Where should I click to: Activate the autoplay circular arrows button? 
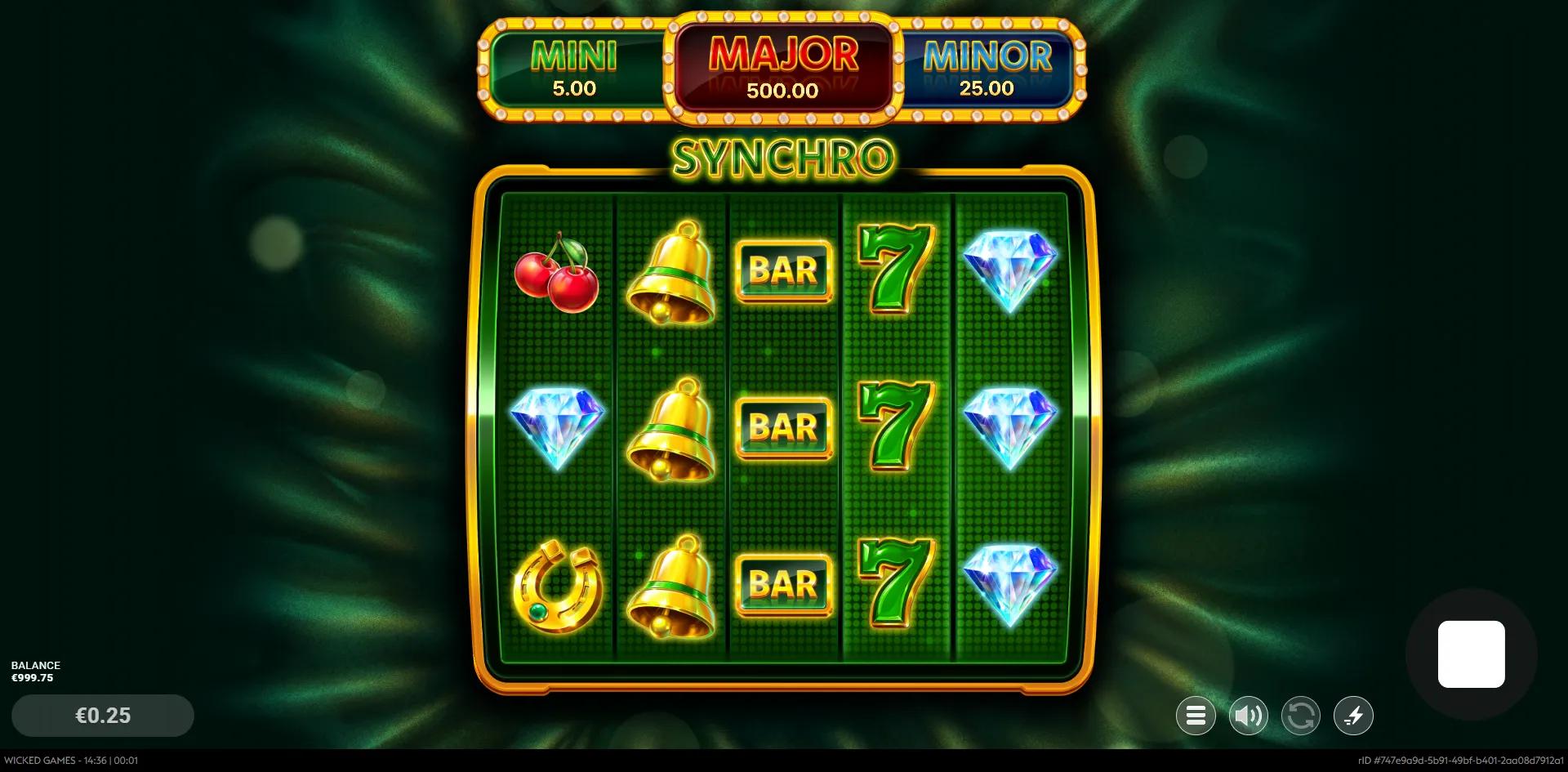1300,716
